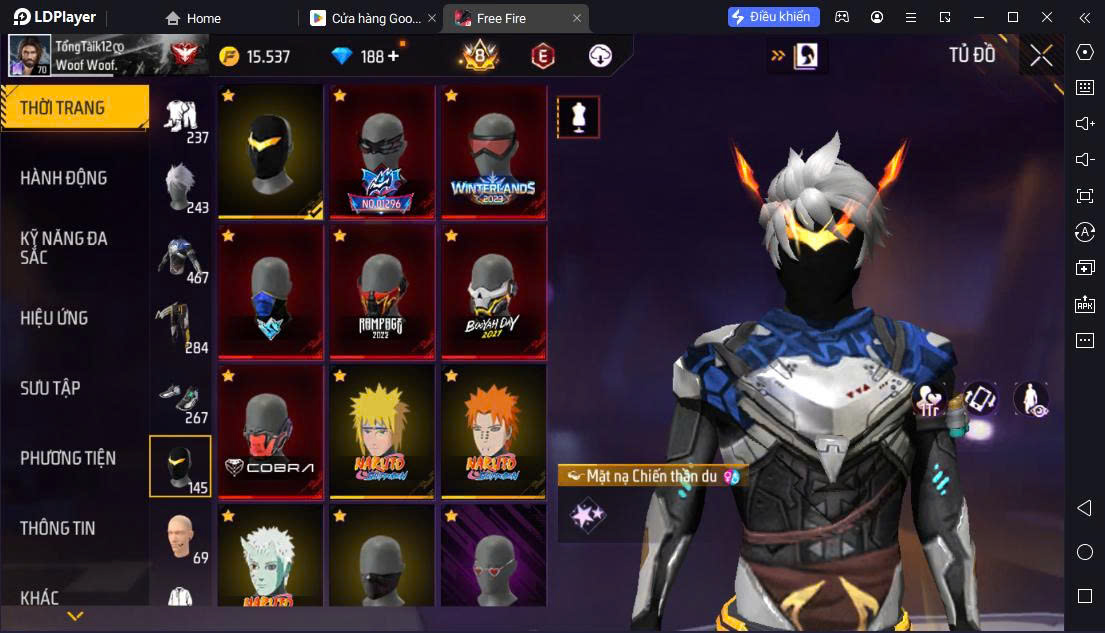Open the shoes subcategory with 267 items
The width and height of the screenshot is (1105, 633).
click(181, 403)
